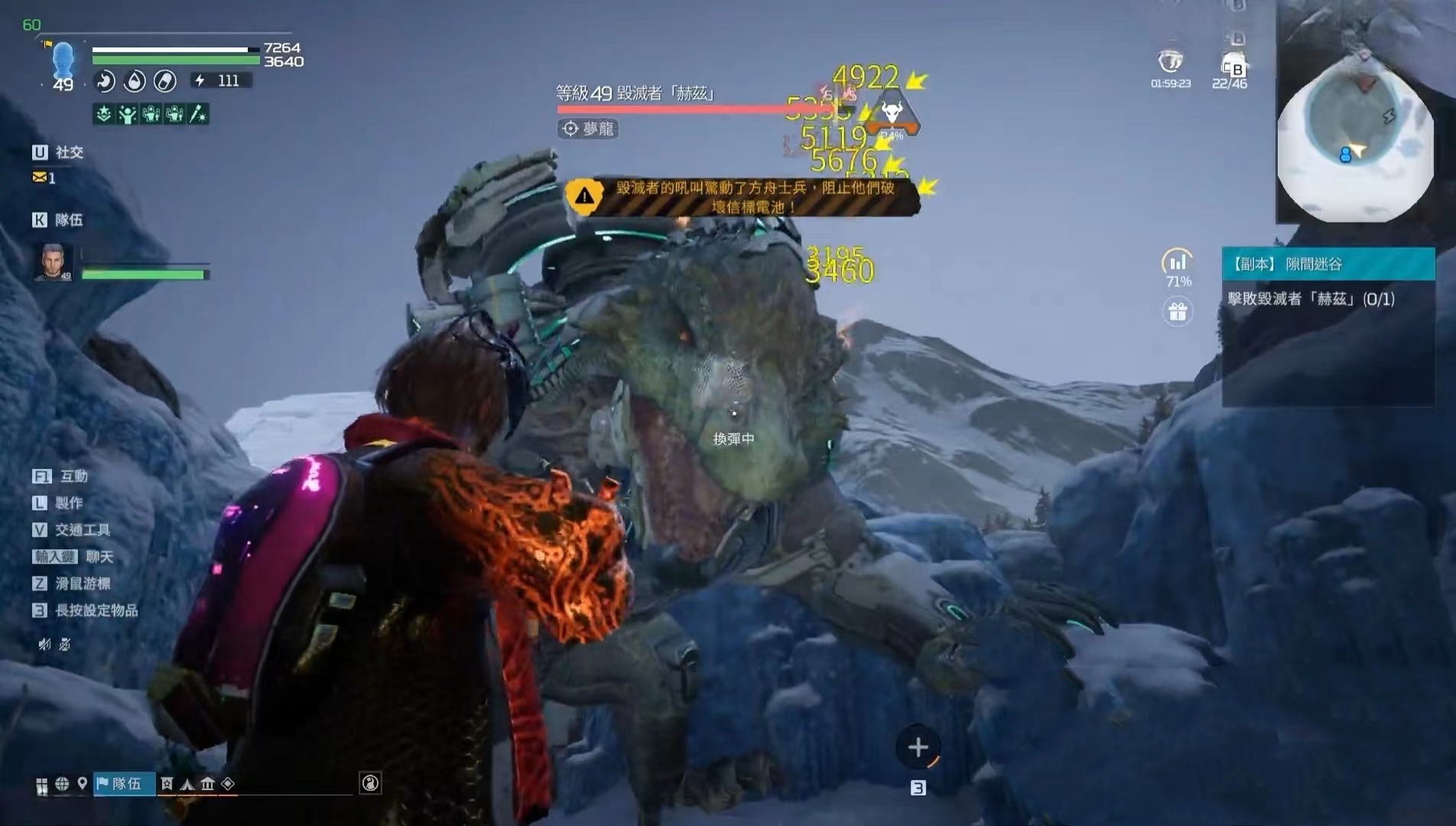Click the player's blue head avatar
The width and height of the screenshot is (1456, 826).
click(63, 60)
